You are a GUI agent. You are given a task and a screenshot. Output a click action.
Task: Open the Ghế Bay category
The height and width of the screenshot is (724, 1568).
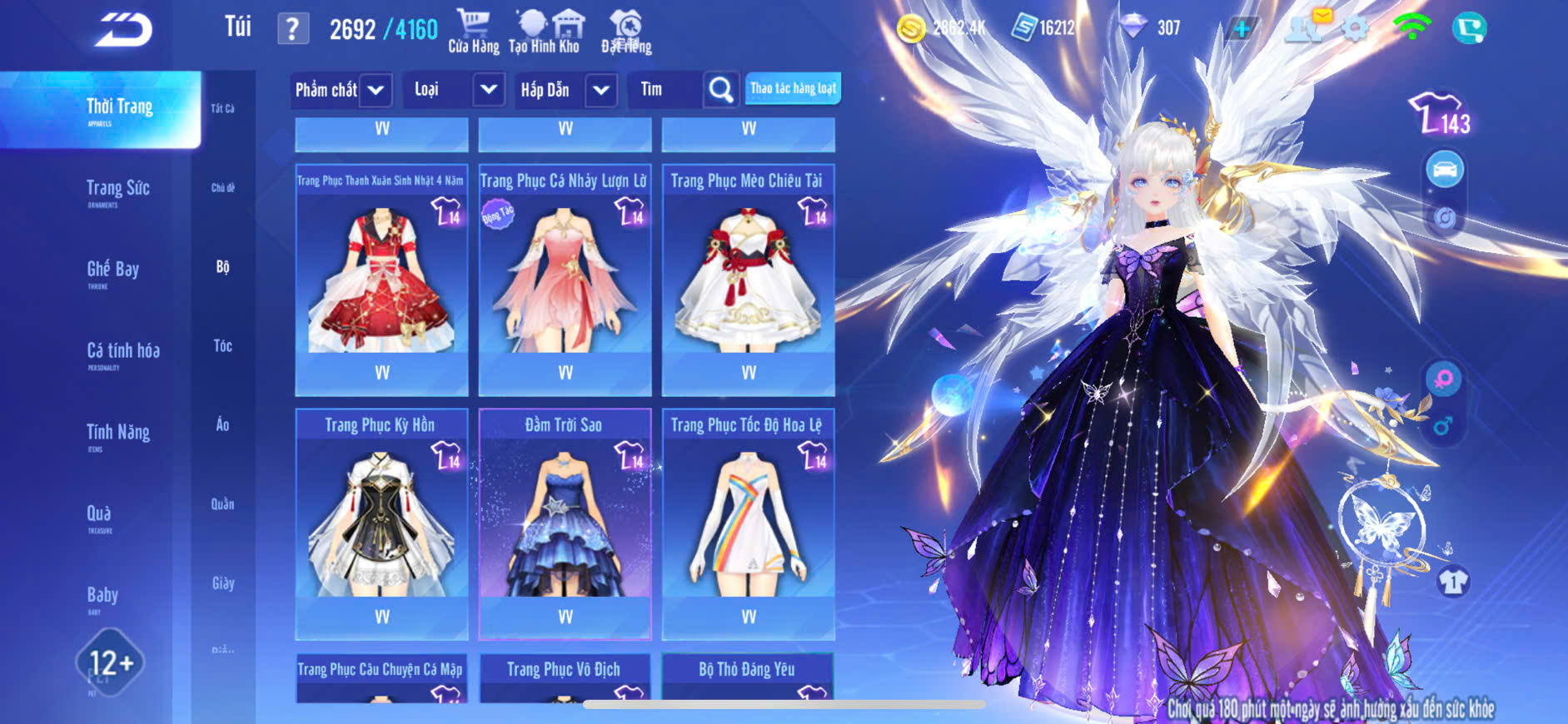(x=112, y=271)
